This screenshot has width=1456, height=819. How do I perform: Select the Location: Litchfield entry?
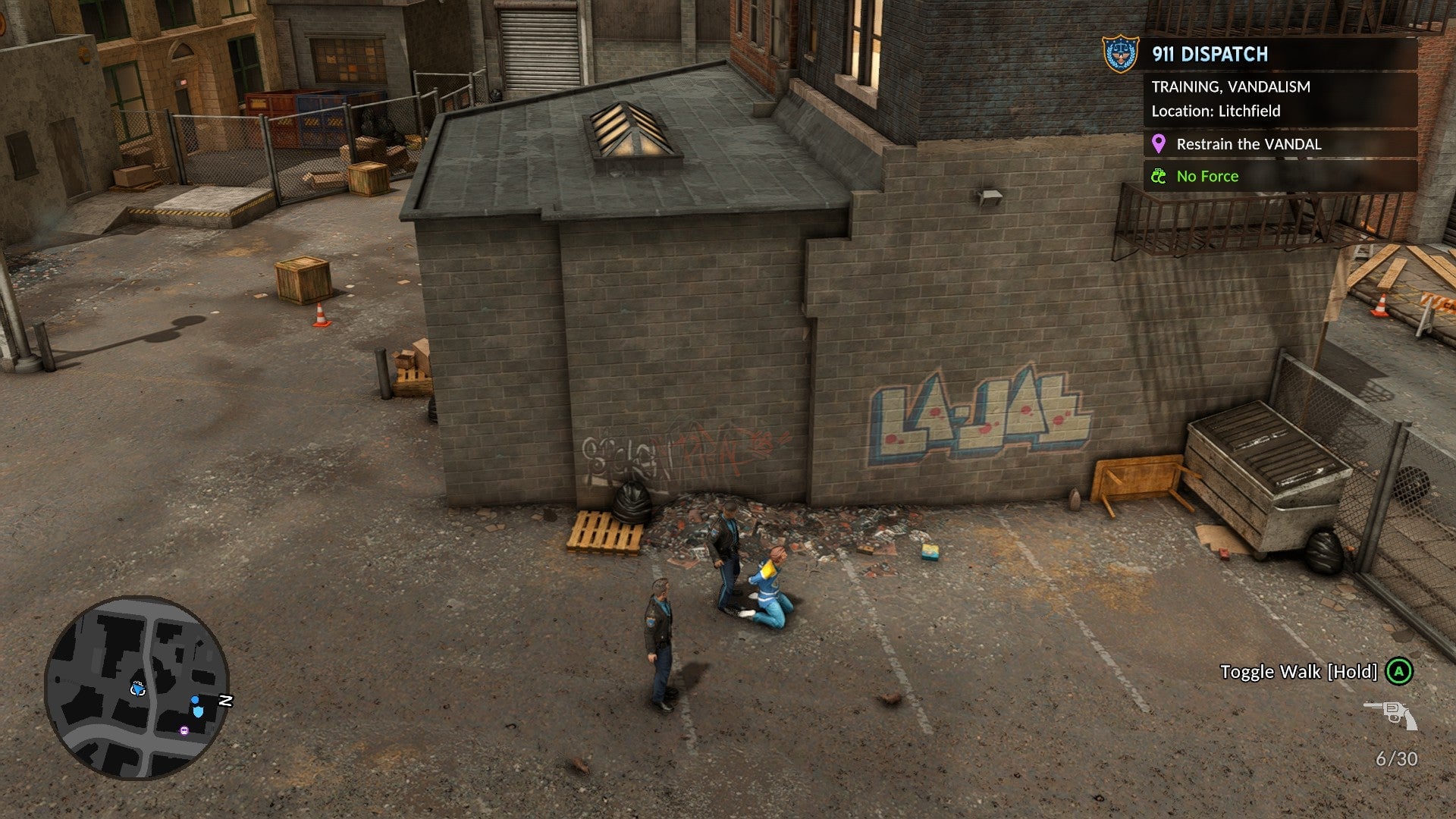1216,111
